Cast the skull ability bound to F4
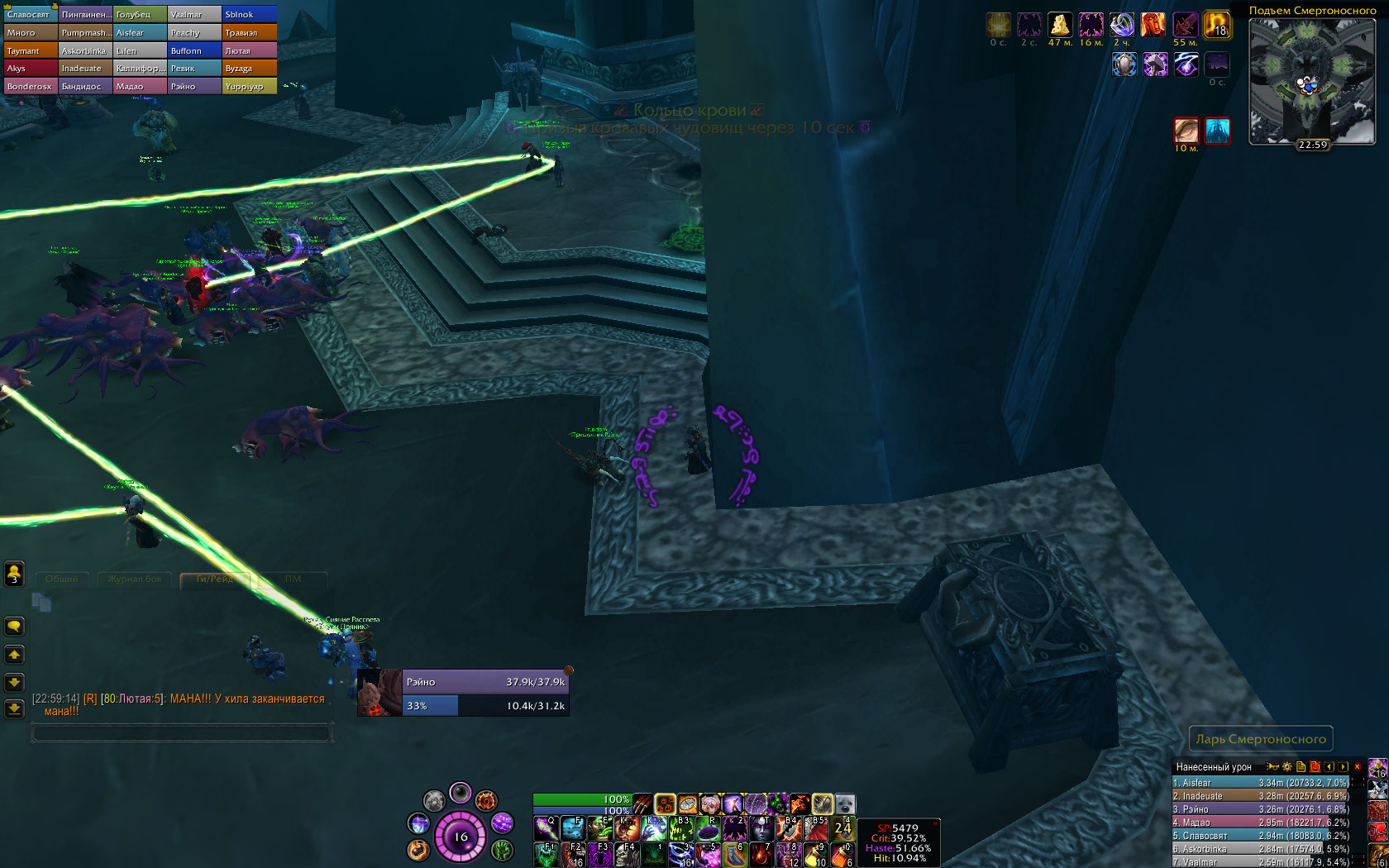Image resolution: width=1389 pixels, height=868 pixels. pos(625,854)
